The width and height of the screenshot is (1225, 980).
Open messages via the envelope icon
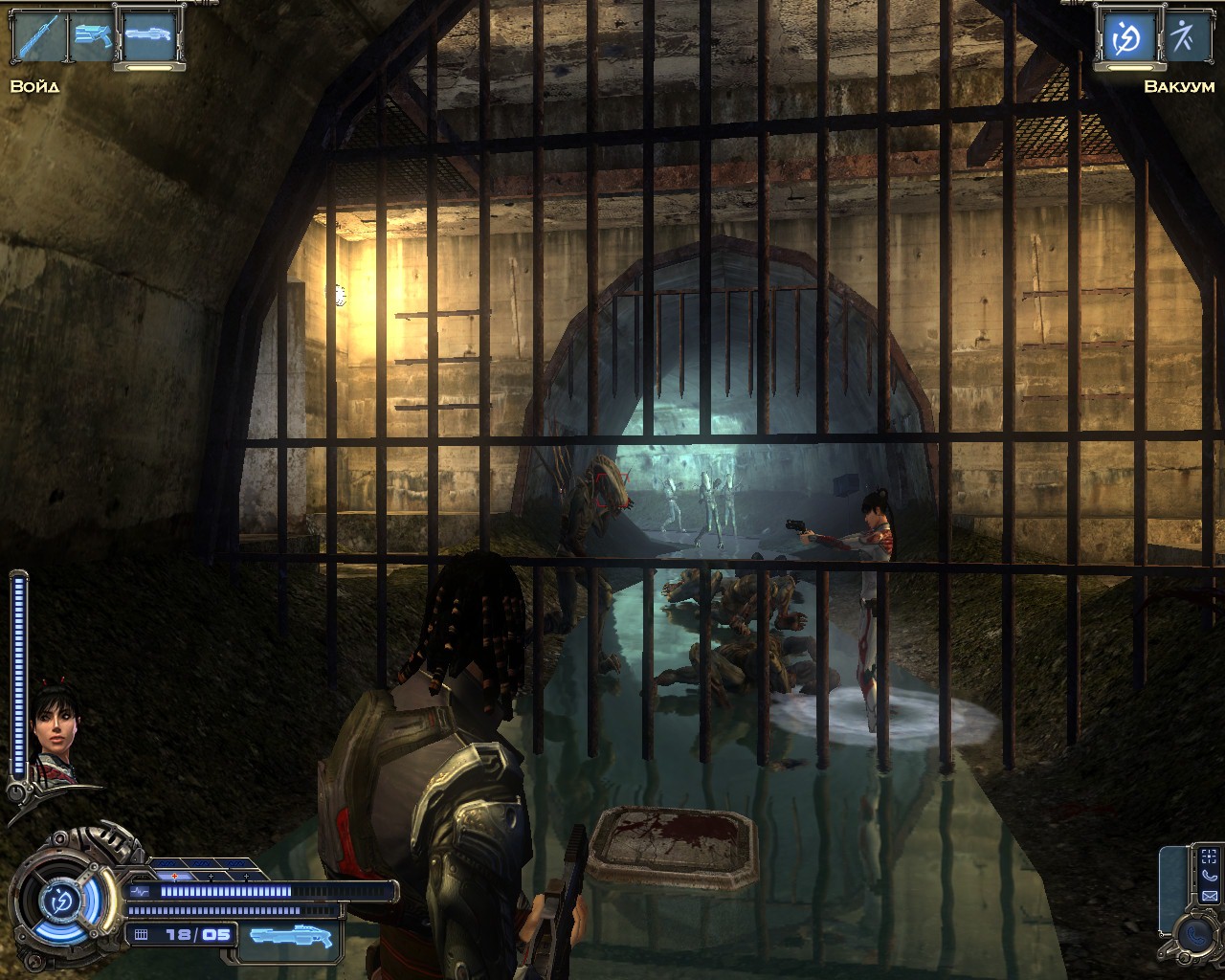1210,896
